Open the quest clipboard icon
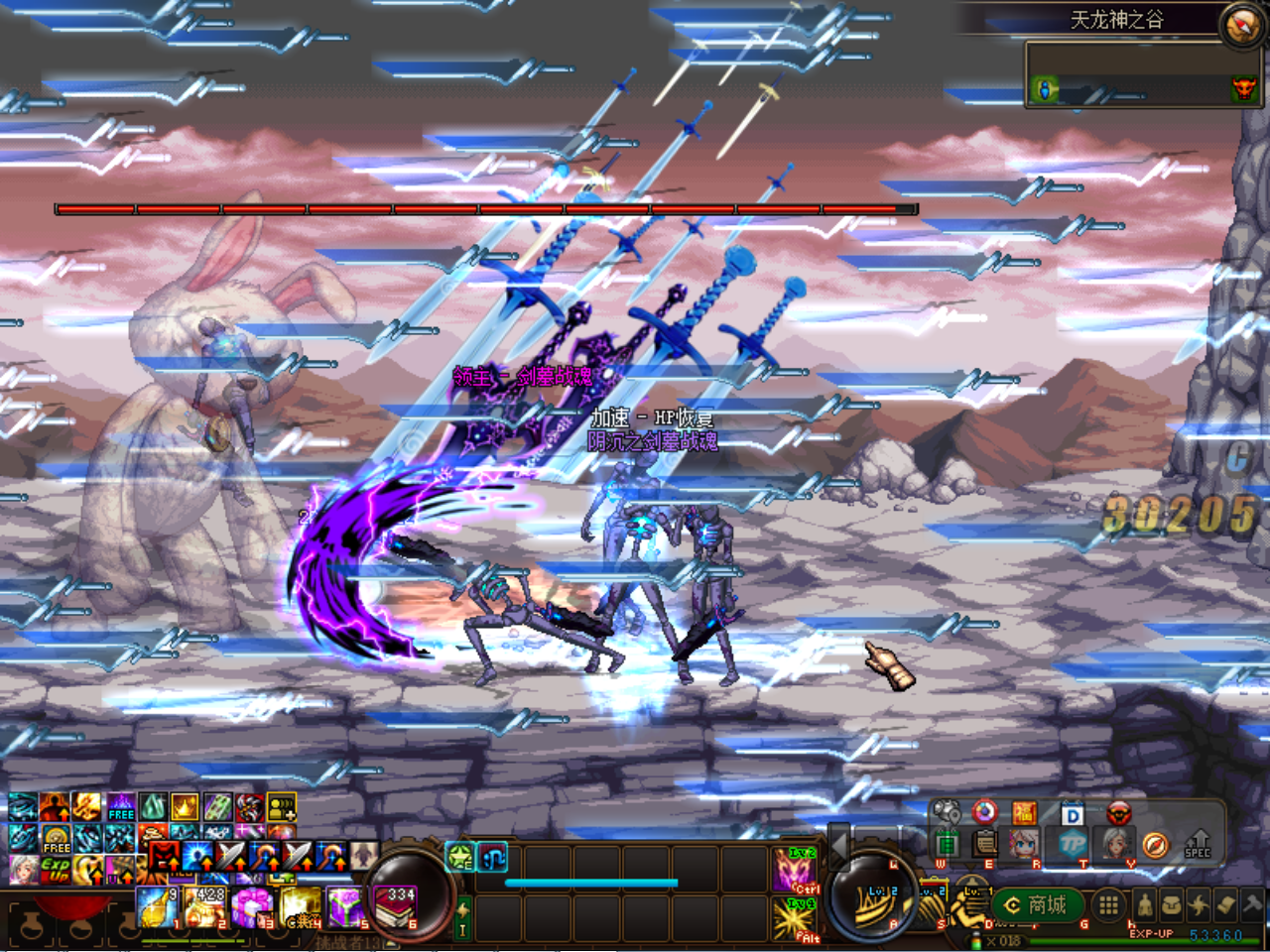This screenshot has width=1270, height=952. coord(983,844)
